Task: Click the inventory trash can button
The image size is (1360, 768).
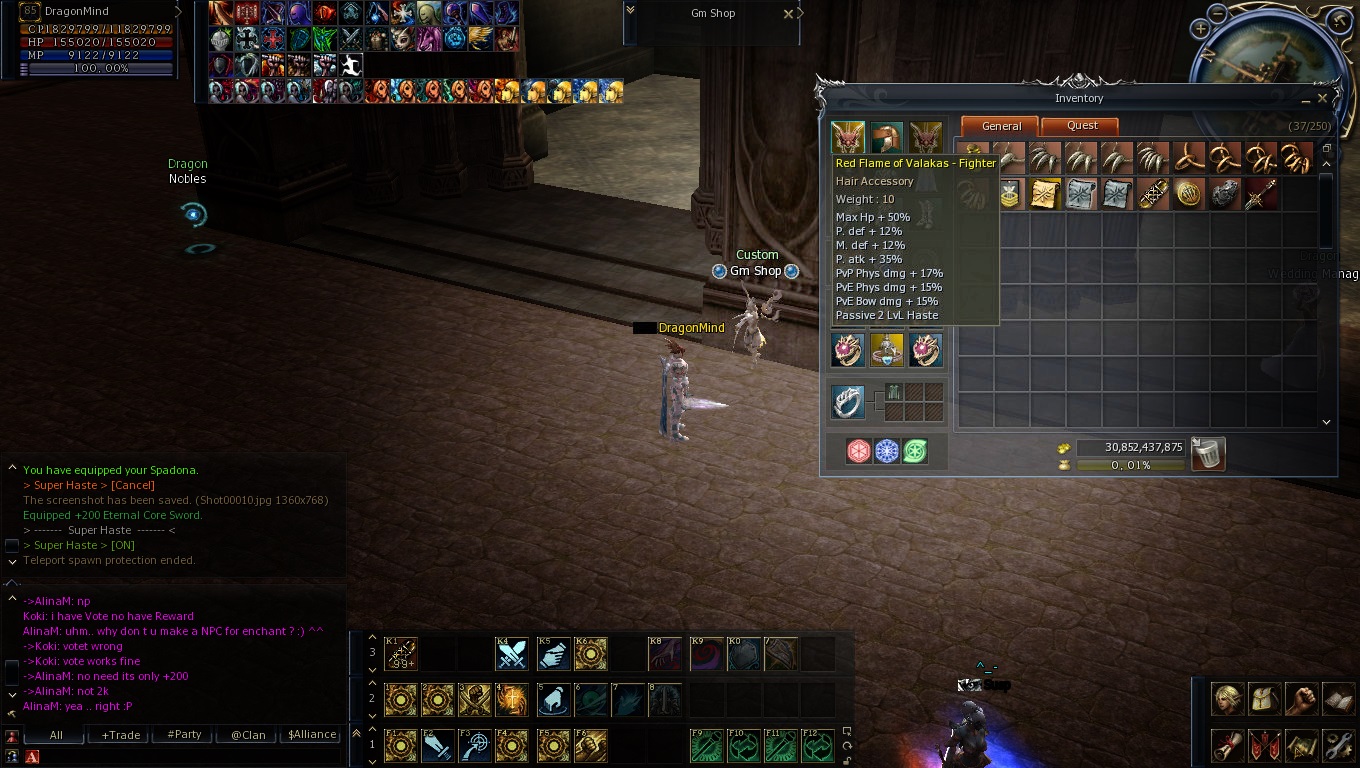Action: tap(1208, 454)
